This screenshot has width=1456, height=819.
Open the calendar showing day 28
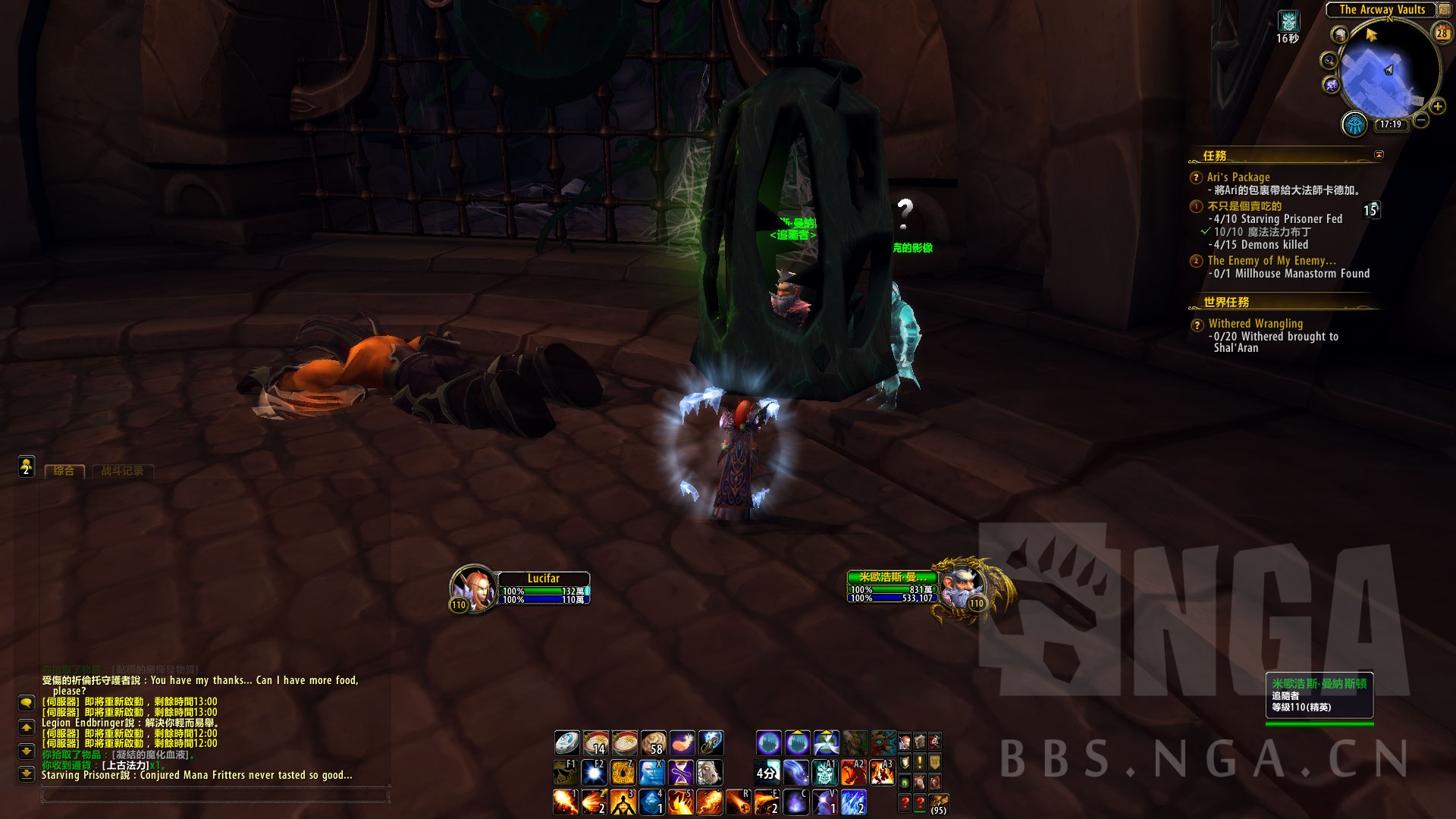(1442, 33)
